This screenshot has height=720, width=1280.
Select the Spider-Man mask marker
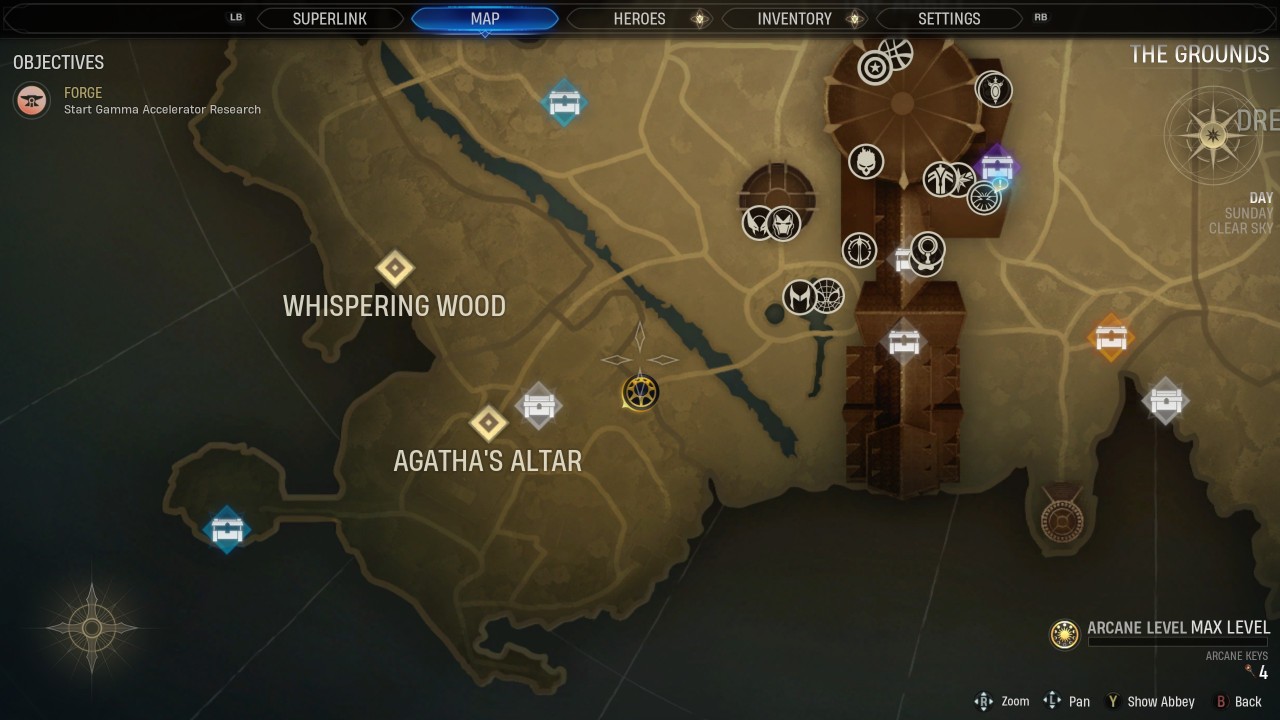pos(827,296)
